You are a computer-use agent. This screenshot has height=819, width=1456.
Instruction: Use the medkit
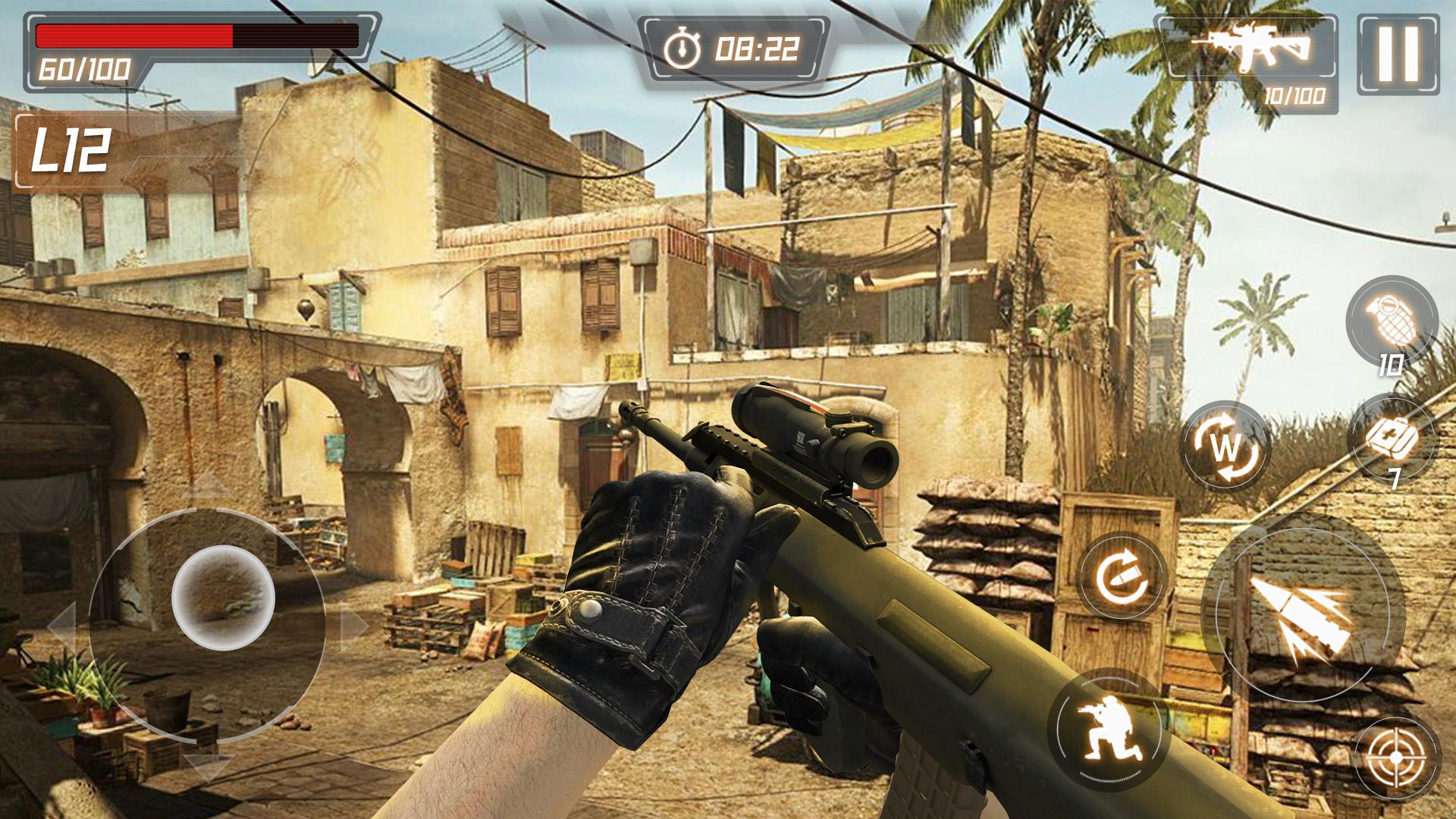(1392, 439)
